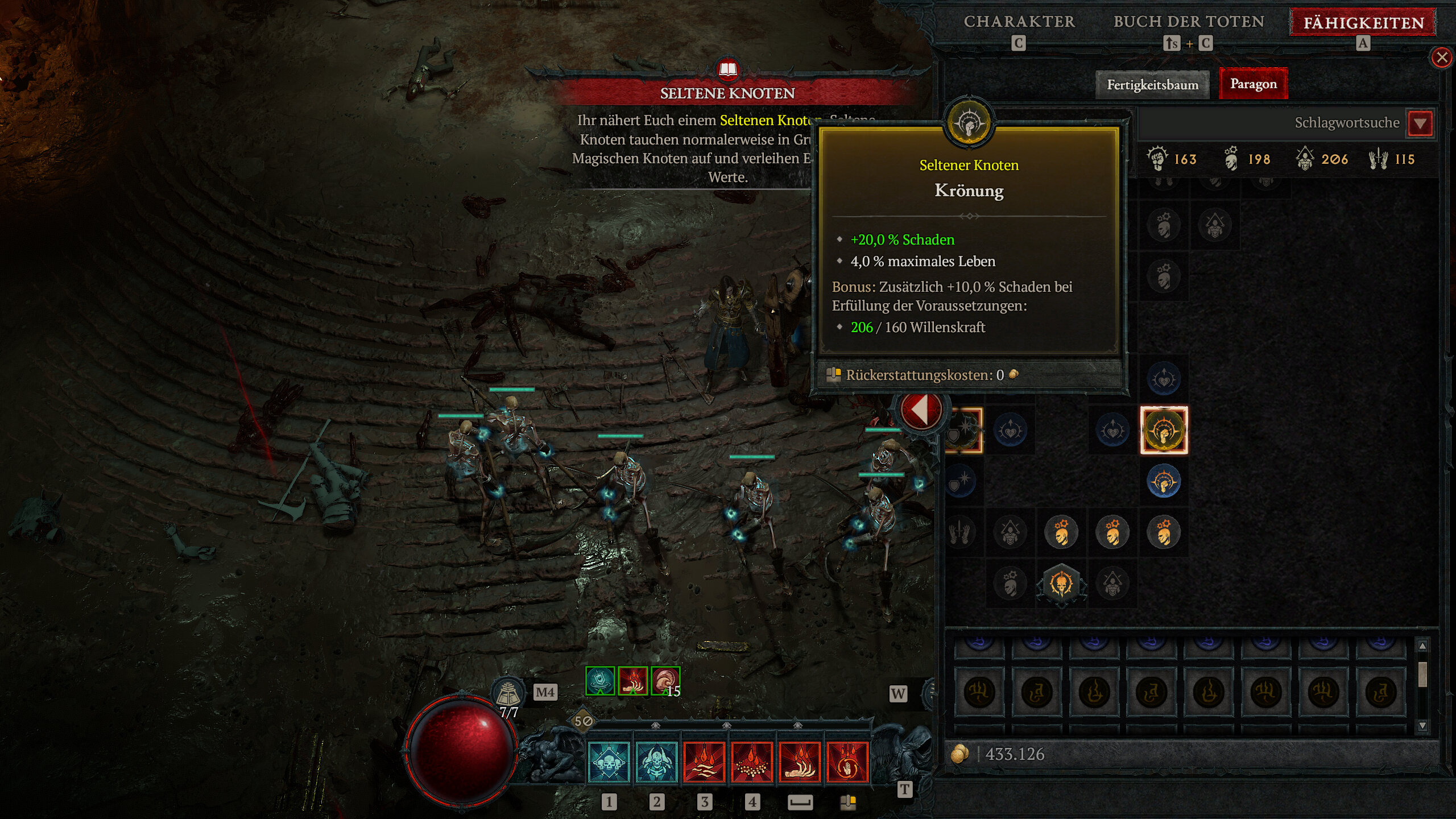Choose the blue magic node below Krönung

point(1164,481)
